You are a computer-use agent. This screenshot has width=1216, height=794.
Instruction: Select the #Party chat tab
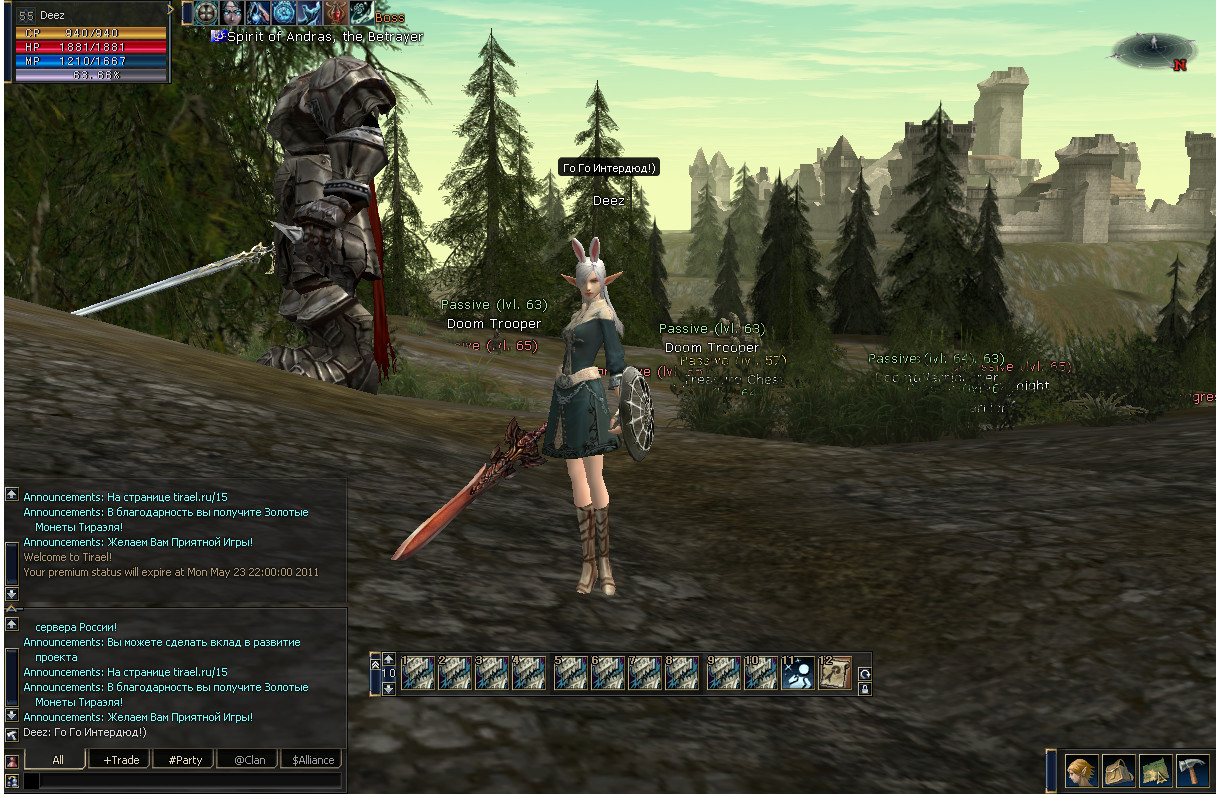[x=185, y=760]
